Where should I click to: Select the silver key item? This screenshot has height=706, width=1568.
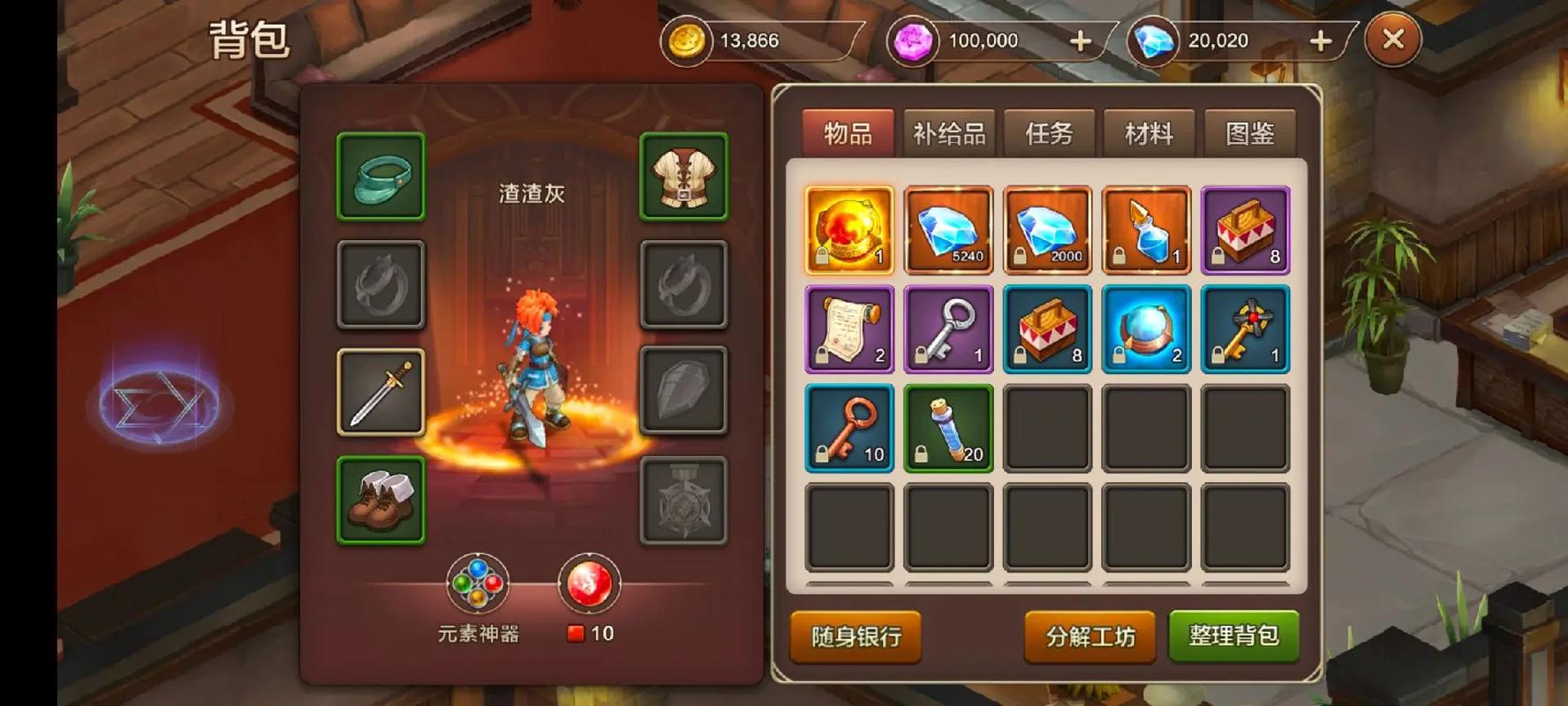click(x=948, y=328)
